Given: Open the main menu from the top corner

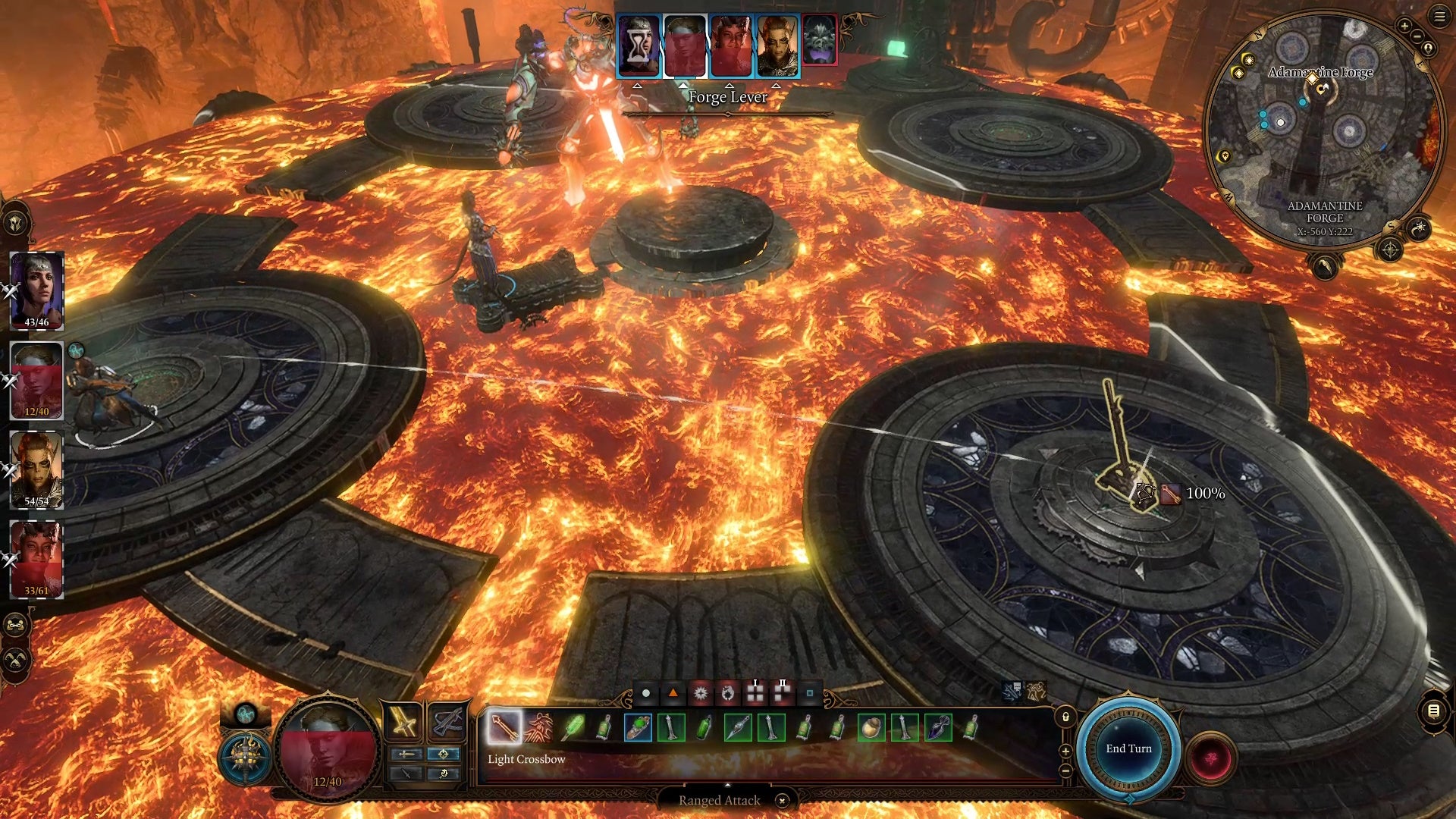Looking at the screenshot, I should pyautogui.click(x=1439, y=17).
